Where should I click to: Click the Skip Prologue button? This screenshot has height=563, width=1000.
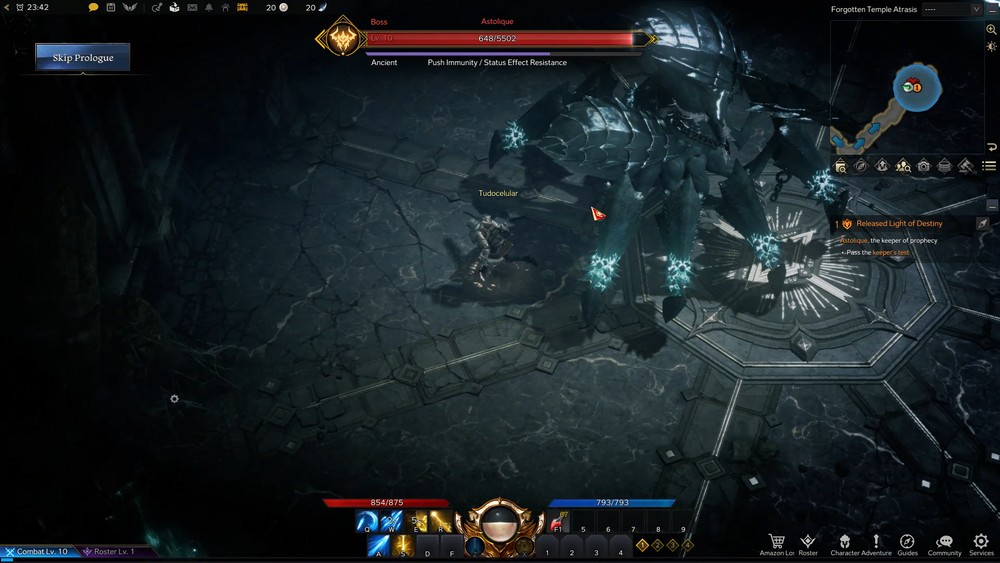point(83,58)
